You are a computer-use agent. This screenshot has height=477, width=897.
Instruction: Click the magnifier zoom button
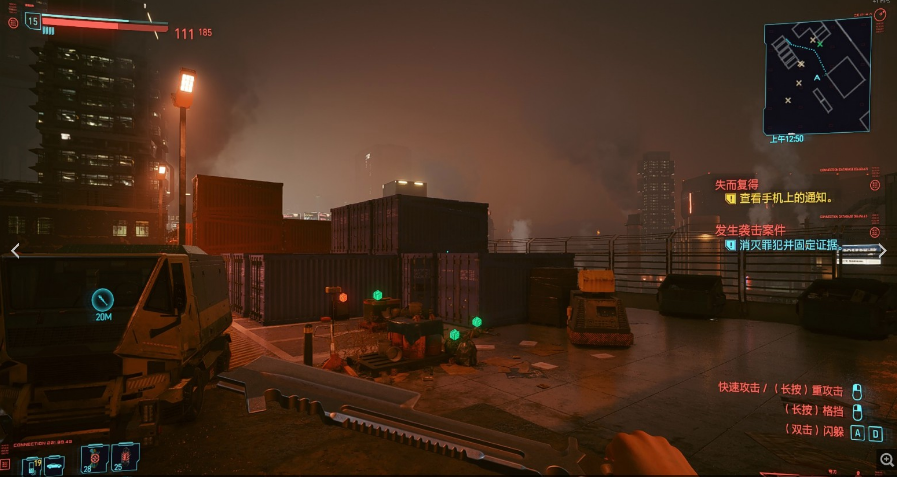pyautogui.click(x=886, y=459)
